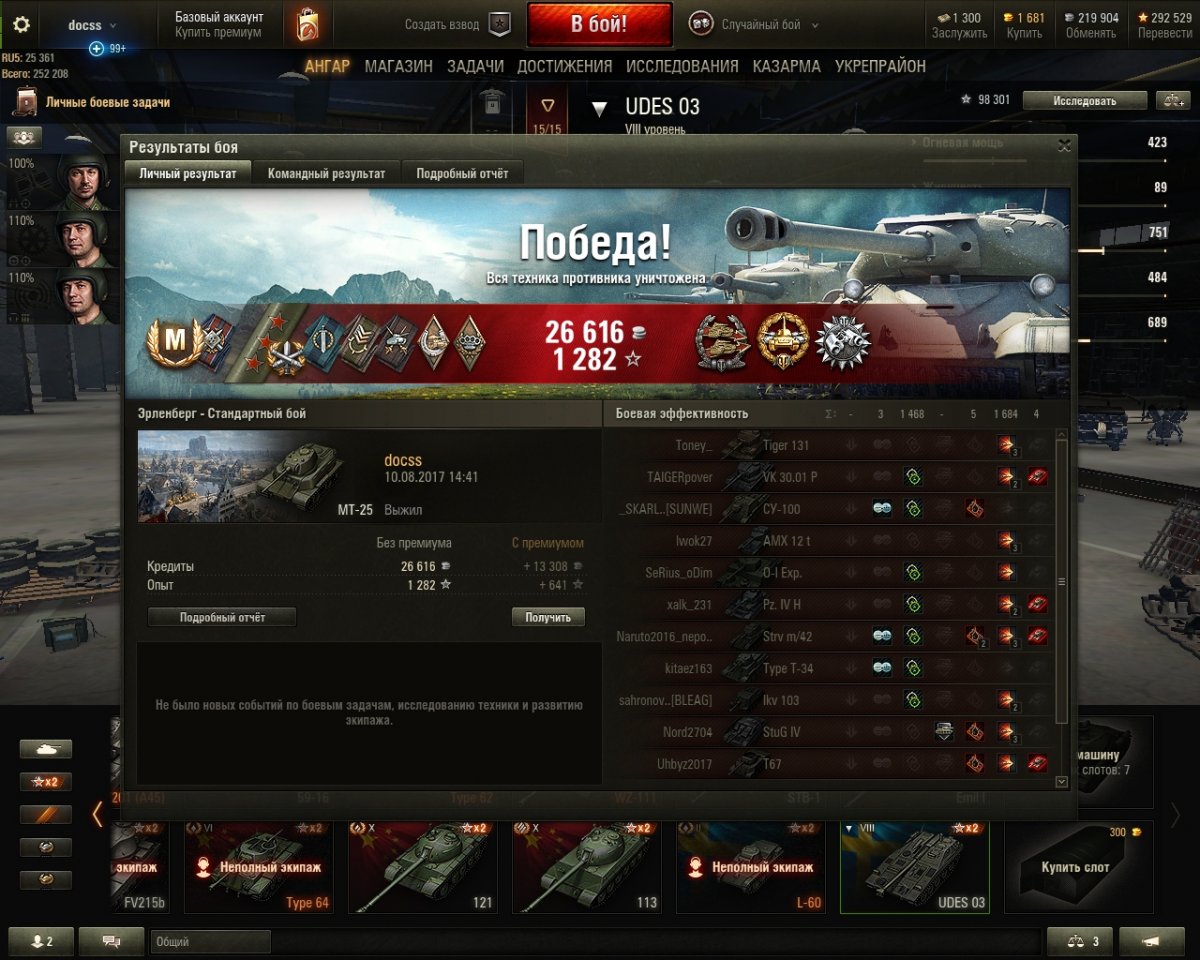Open ДОСТИЖЕНИЯ page
The height and width of the screenshot is (960, 1200).
(x=564, y=66)
